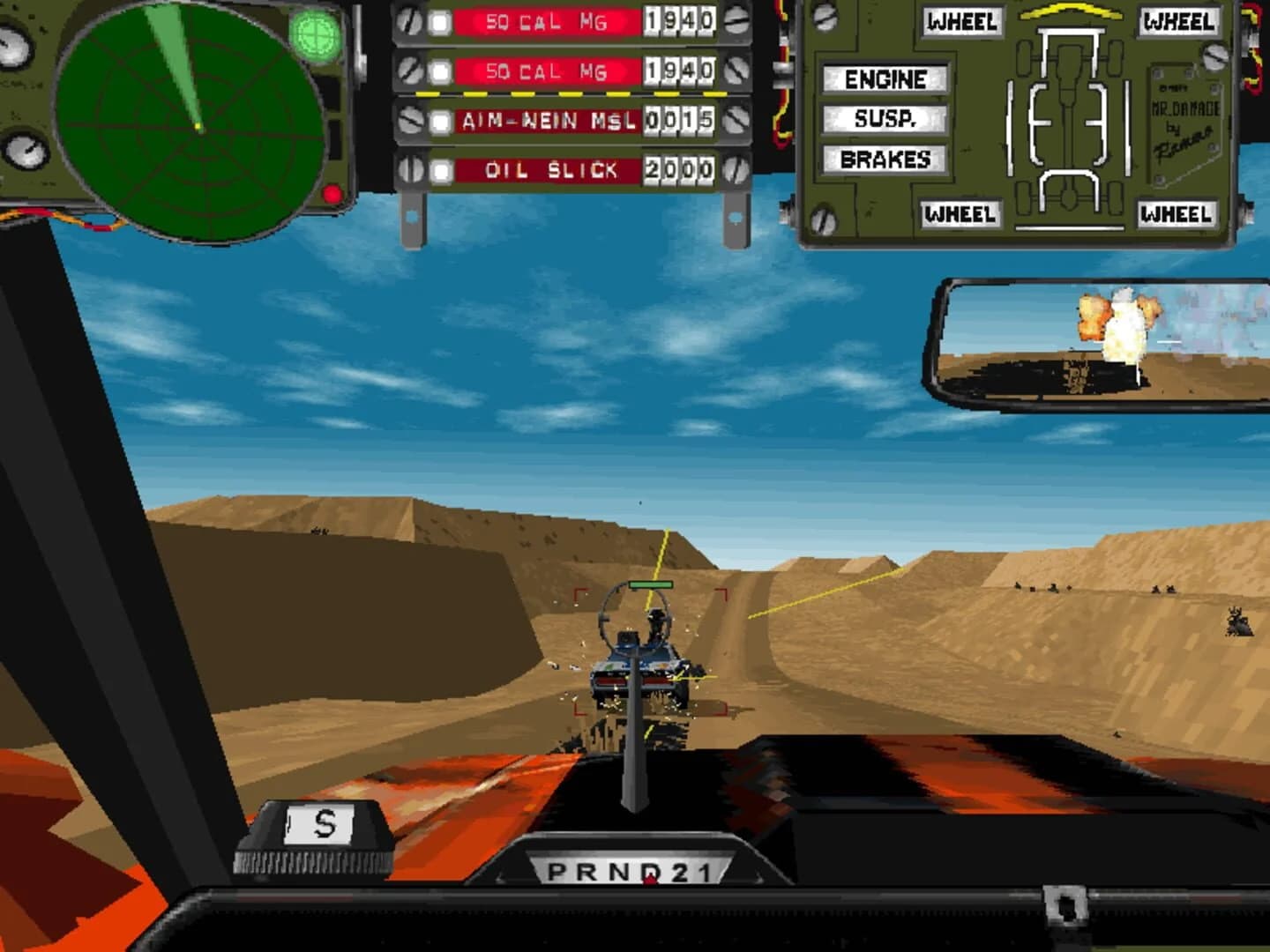
Task: Click the green health bar above the targeted vehicle
Action: click(651, 584)
